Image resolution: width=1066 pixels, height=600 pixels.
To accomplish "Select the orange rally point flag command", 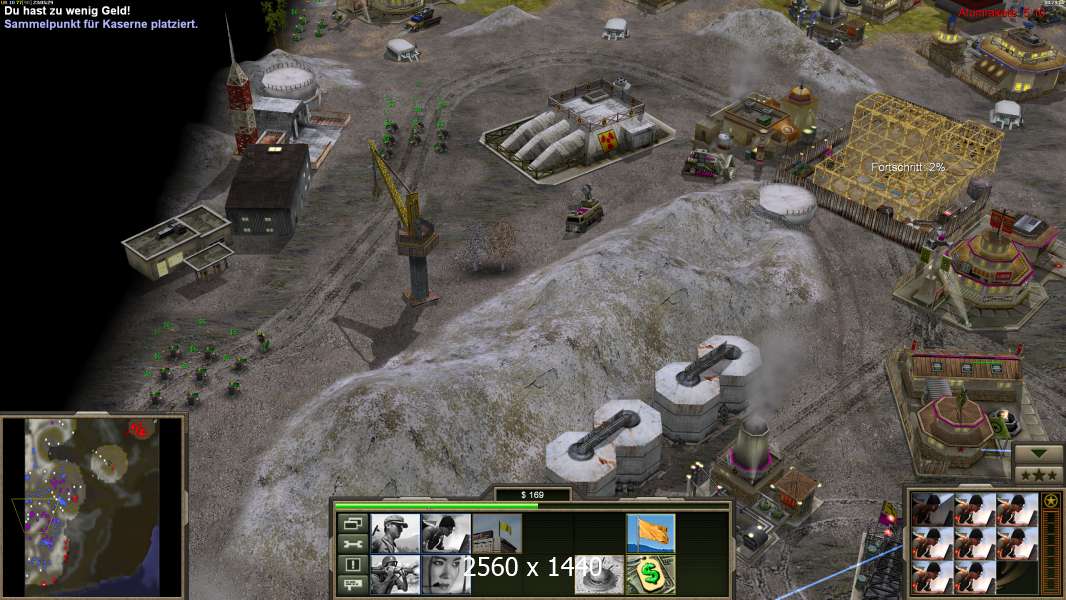I will [651, 533].
